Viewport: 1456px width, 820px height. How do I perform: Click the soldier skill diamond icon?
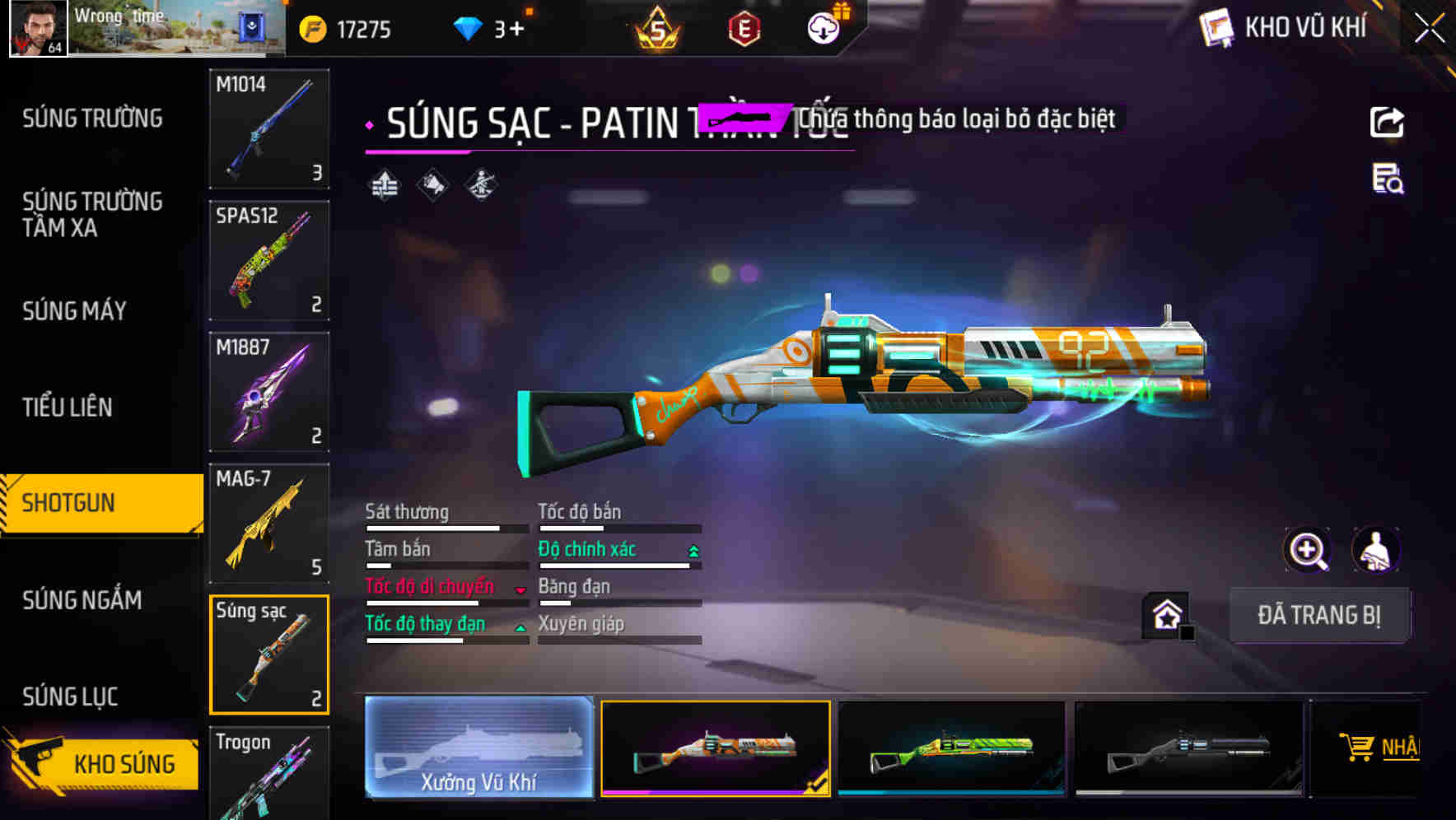point(481,184)
